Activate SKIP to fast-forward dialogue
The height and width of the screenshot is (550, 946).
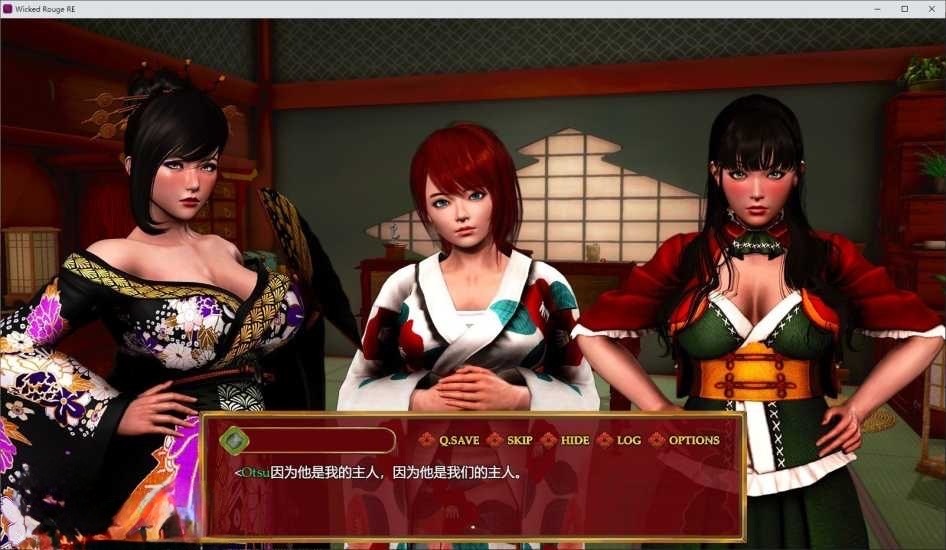coord(519,440)
